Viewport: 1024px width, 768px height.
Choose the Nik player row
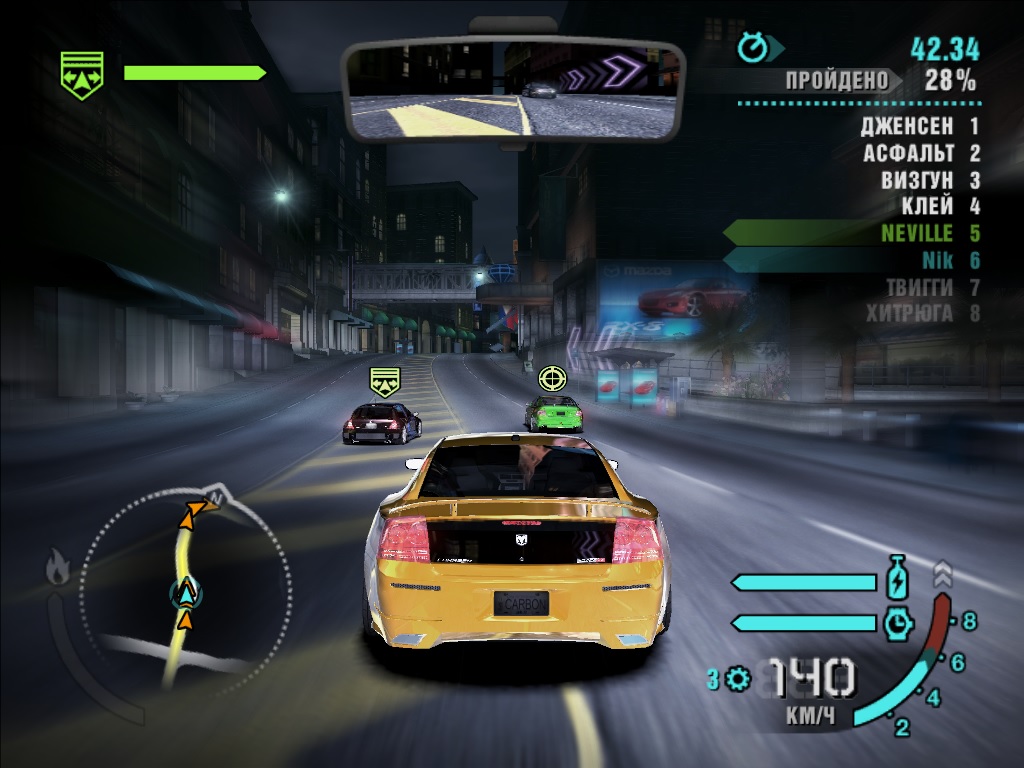(x=937, y=260)
